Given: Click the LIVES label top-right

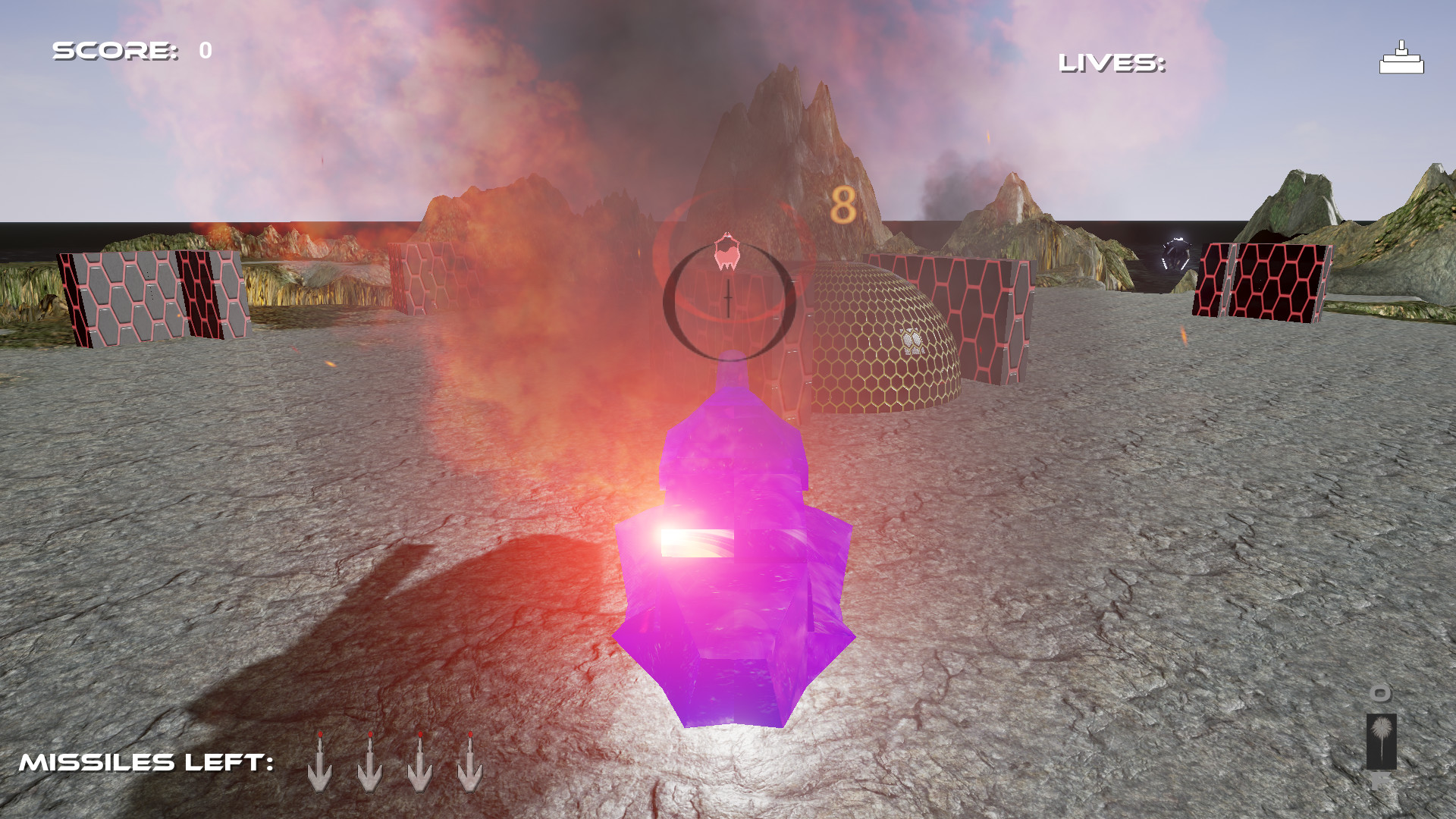Looking at the screenshot, I should (x=1111, y=64).
